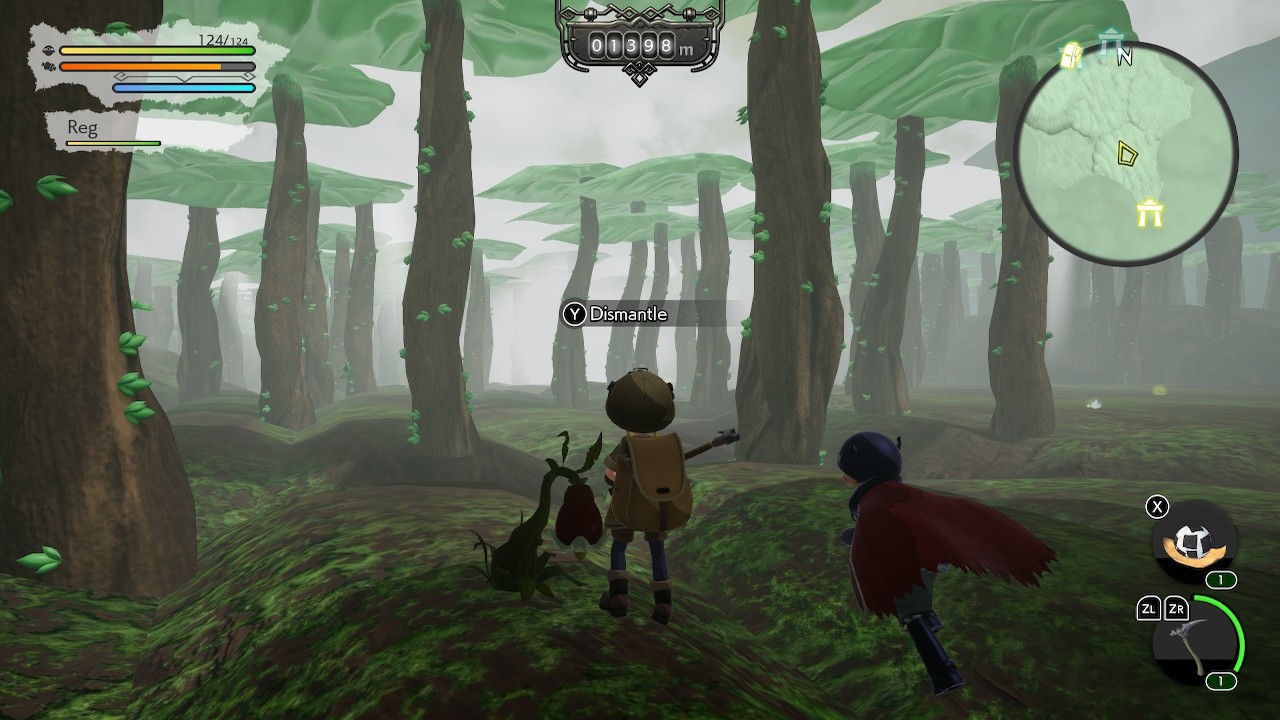This screenshot has width=1280, height=720.
Task: Select the yellow gate marker inside the minimap
Action: (1149, 213)
